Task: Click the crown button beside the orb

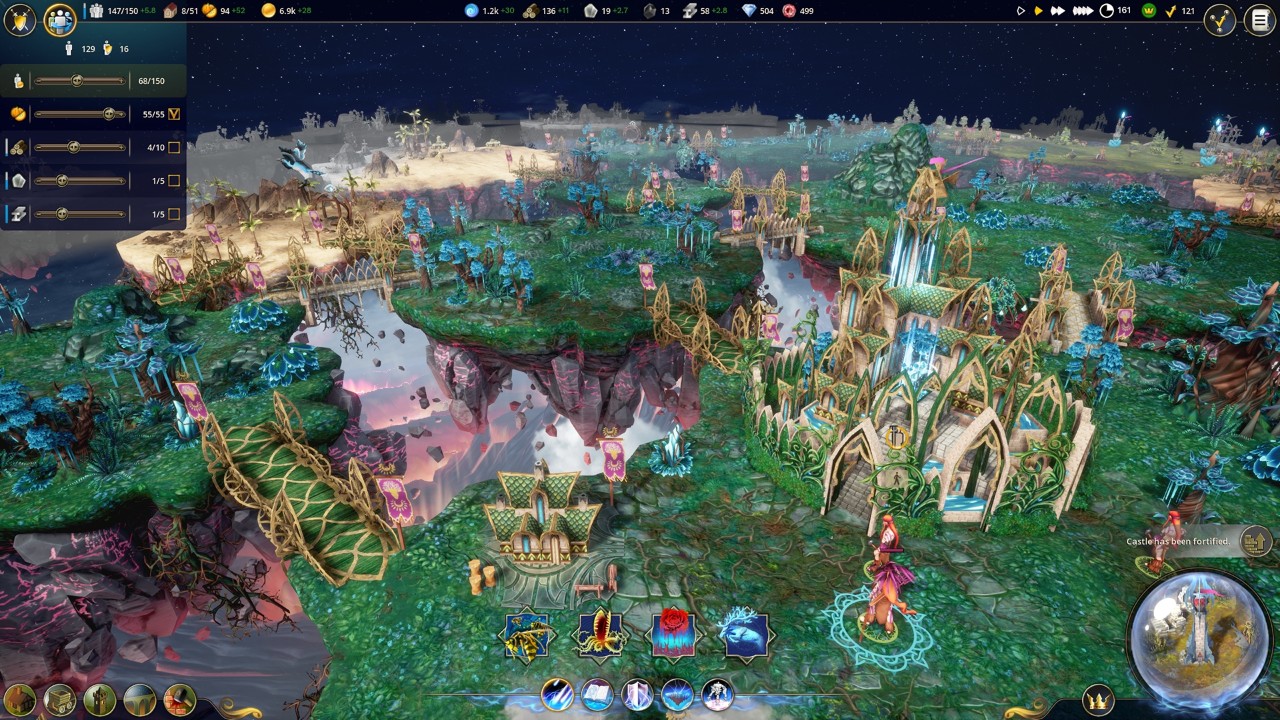Action: (1098, 700)
